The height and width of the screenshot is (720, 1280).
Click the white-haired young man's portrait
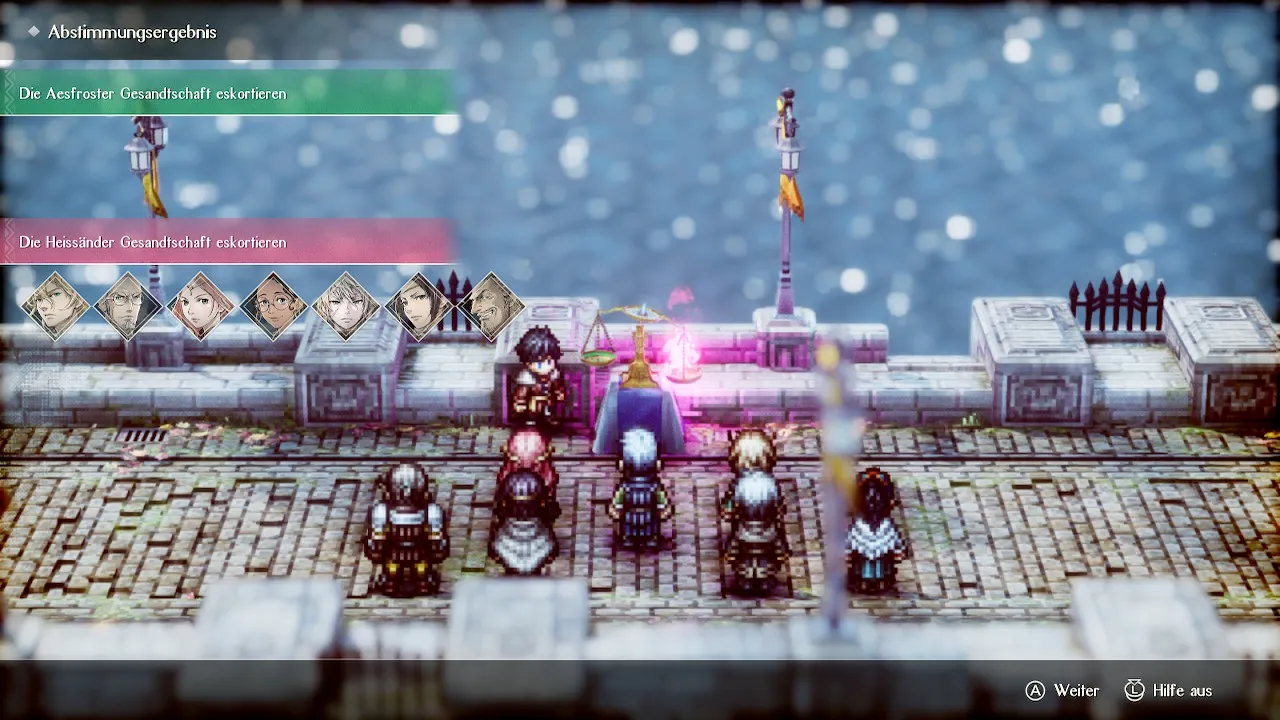(x=346, y=306)
